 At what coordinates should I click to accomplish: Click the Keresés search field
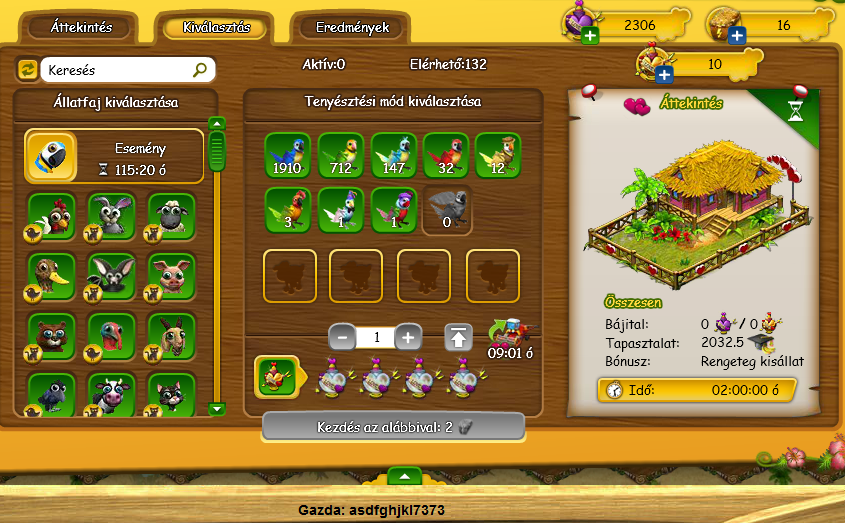point(119,70)
